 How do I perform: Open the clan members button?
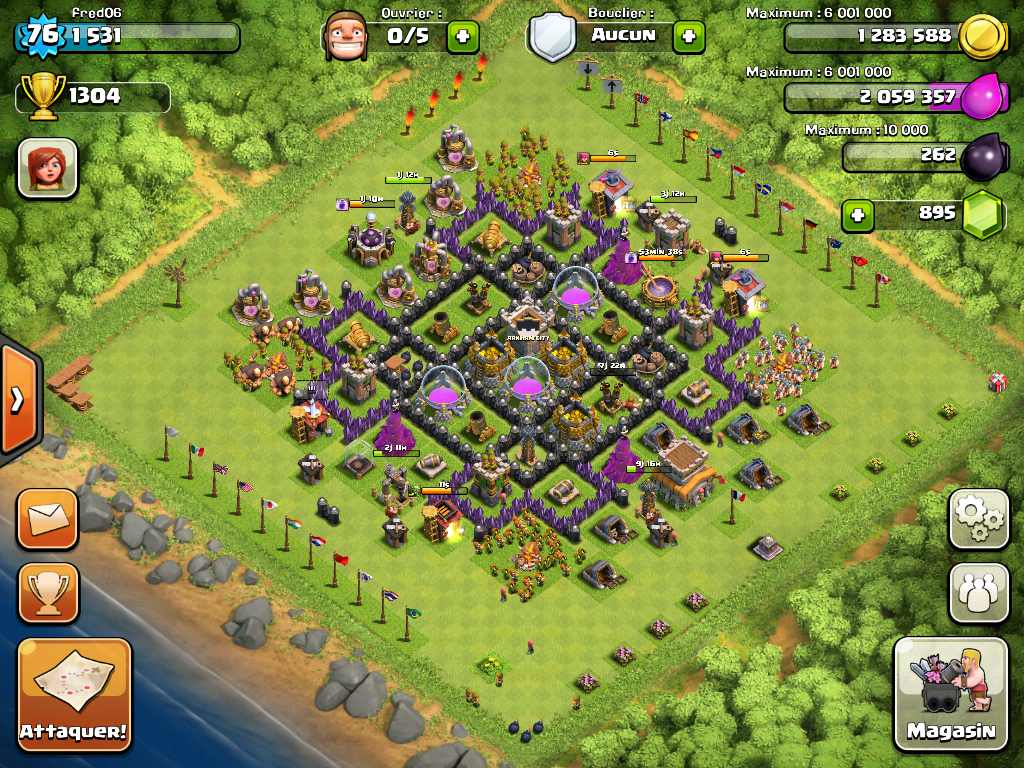[x=978, y=592]
